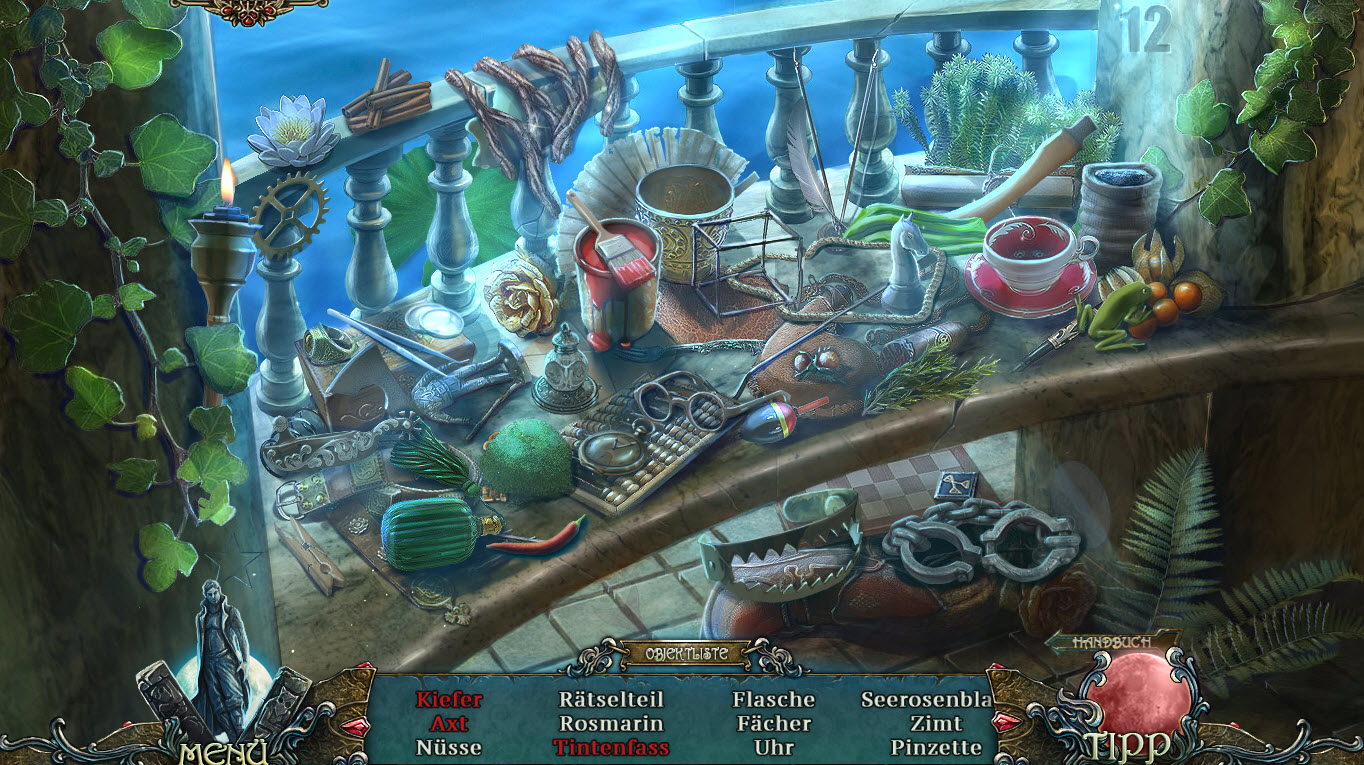Image resolution: width=1364 pixels, height=765 pixels.
Task: Open the Handbuch guide arrow
Action: click(x=1110, y=642)
